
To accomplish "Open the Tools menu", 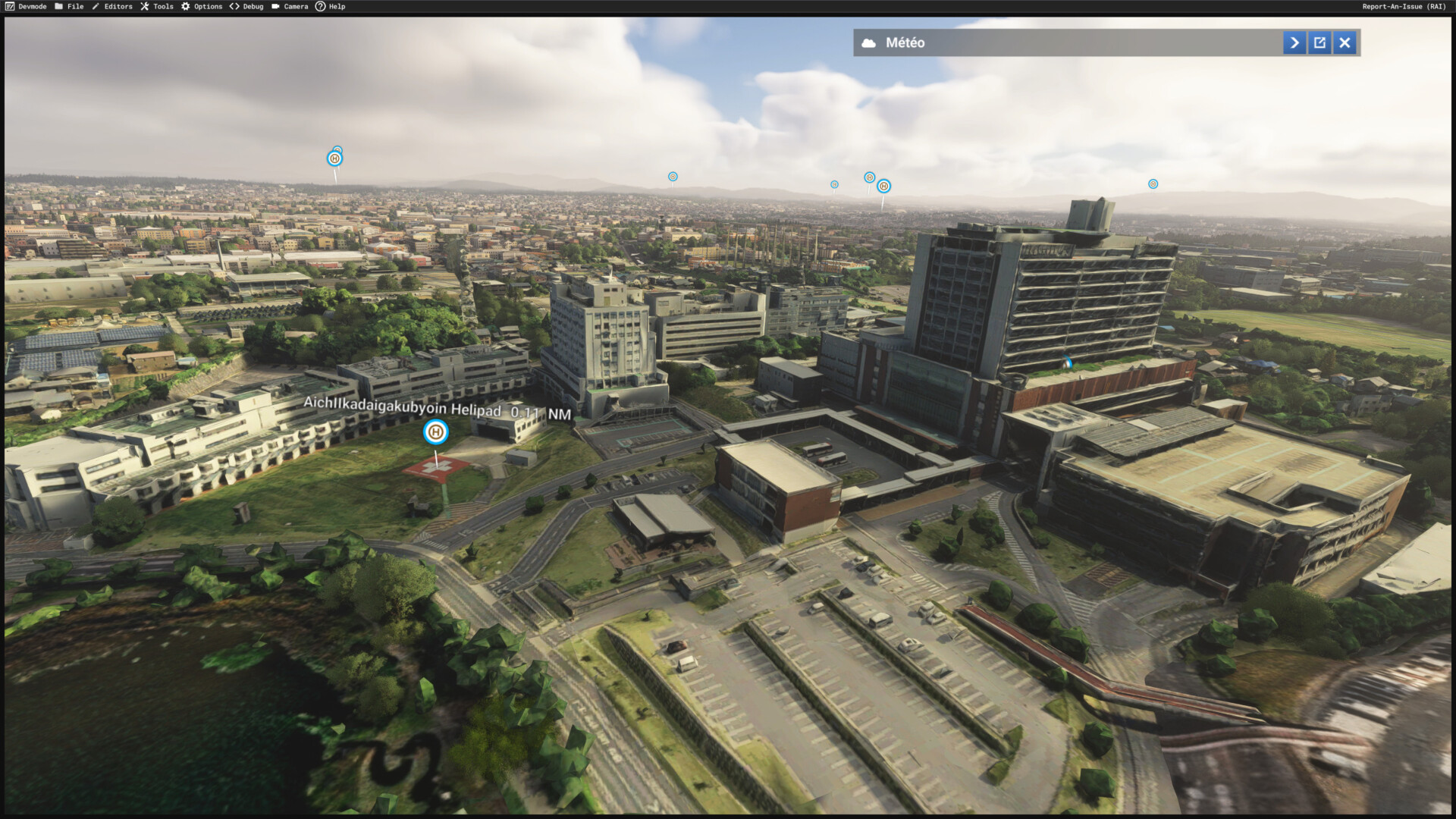I will tap(157, 7).
